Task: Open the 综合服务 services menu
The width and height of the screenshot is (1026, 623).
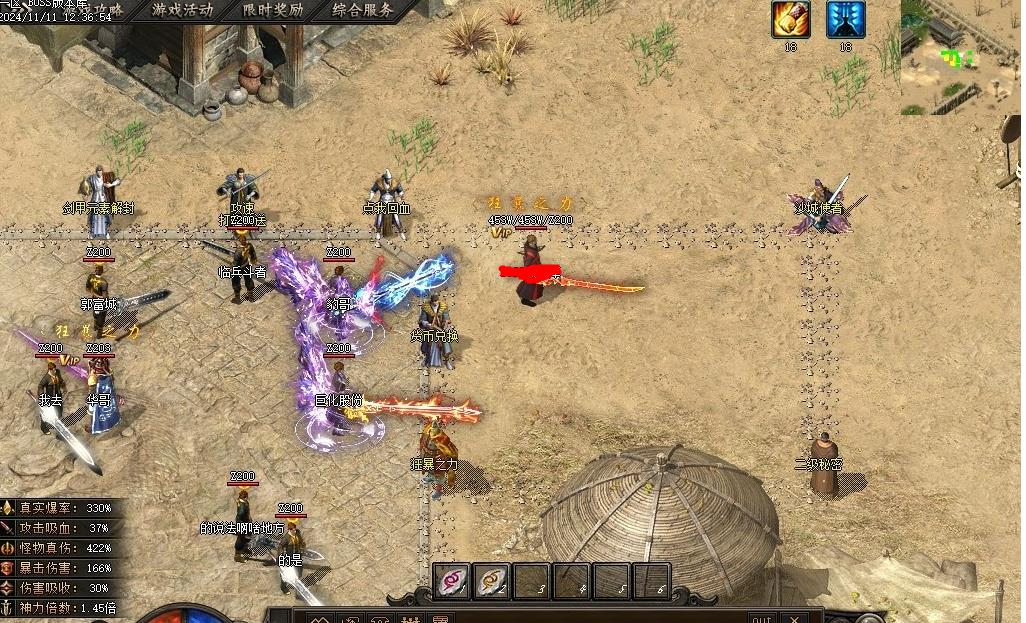Action: click(362, 11)
